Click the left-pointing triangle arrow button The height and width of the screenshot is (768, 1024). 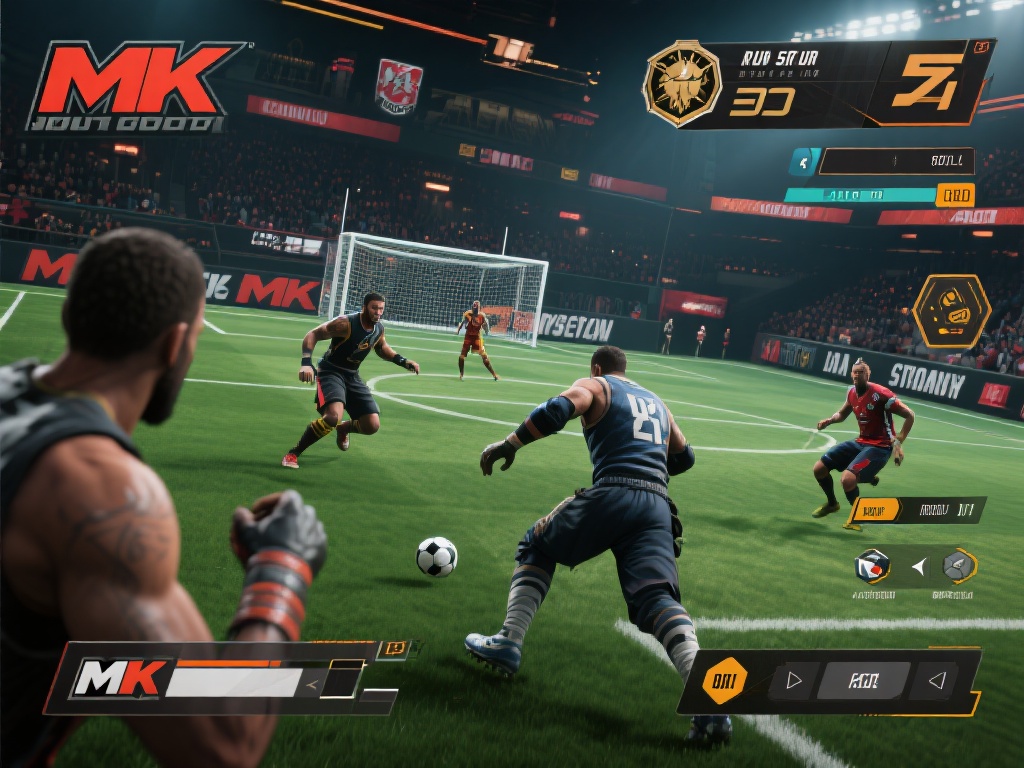(x=937, y=681)
